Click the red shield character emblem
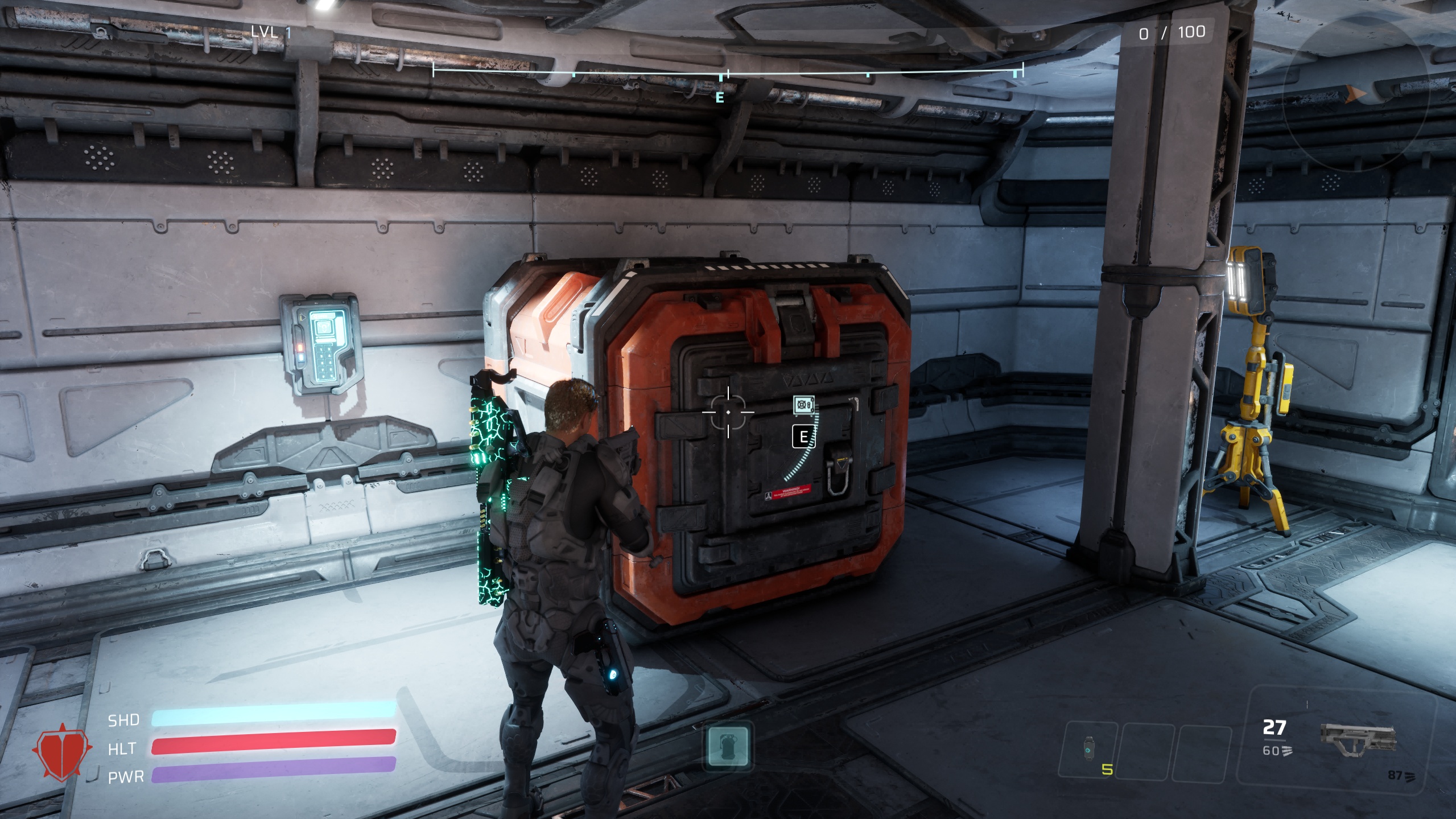1456x819 pixels. tap(64, 751)
